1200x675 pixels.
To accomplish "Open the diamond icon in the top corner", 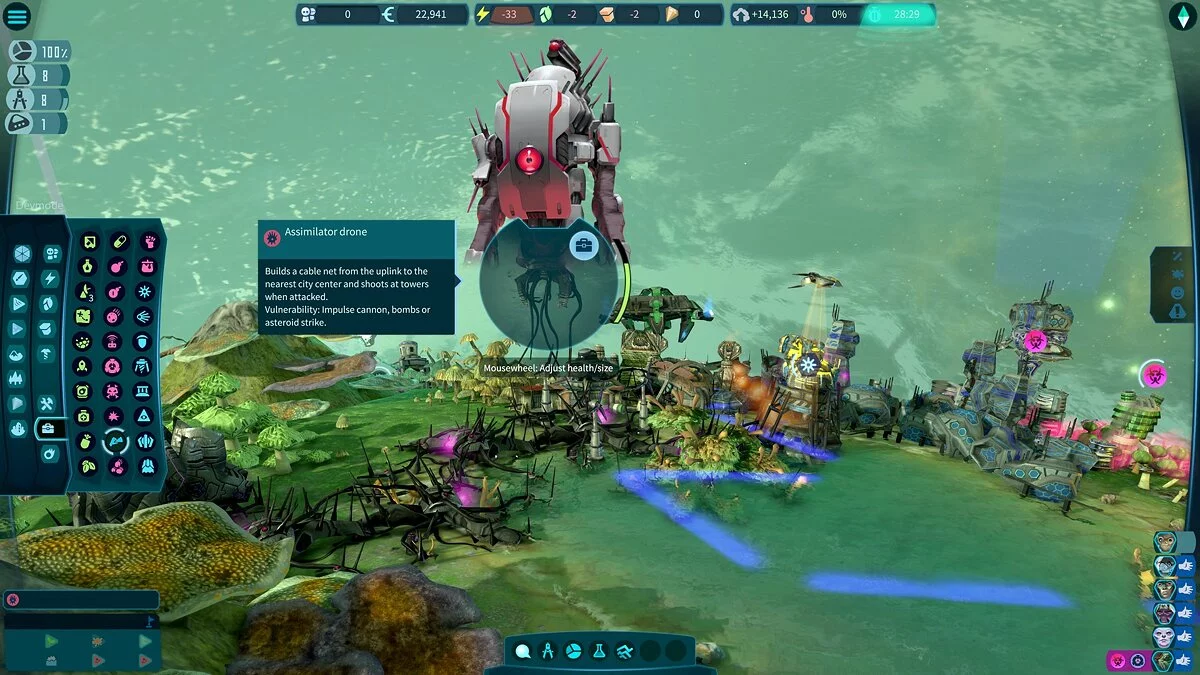I will tap(1182, 16).
